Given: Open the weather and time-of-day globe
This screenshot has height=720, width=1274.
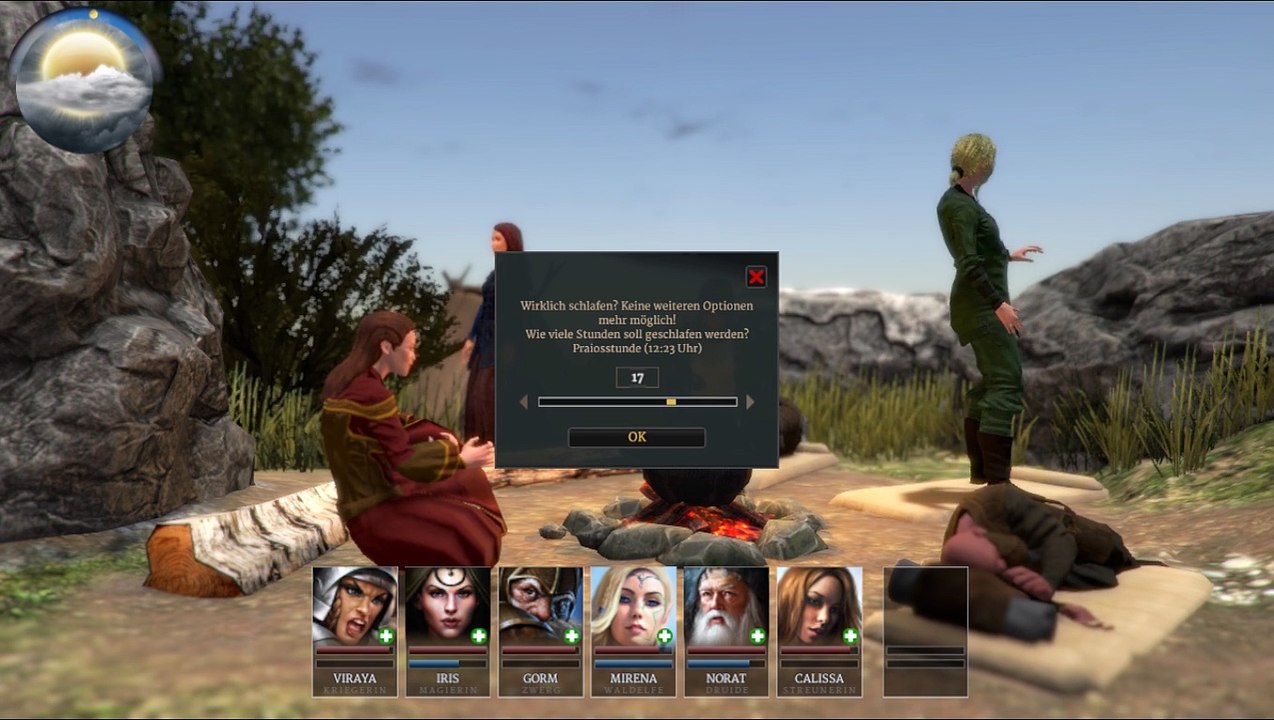Looking at the screenshot, I should tap(83, 82).
